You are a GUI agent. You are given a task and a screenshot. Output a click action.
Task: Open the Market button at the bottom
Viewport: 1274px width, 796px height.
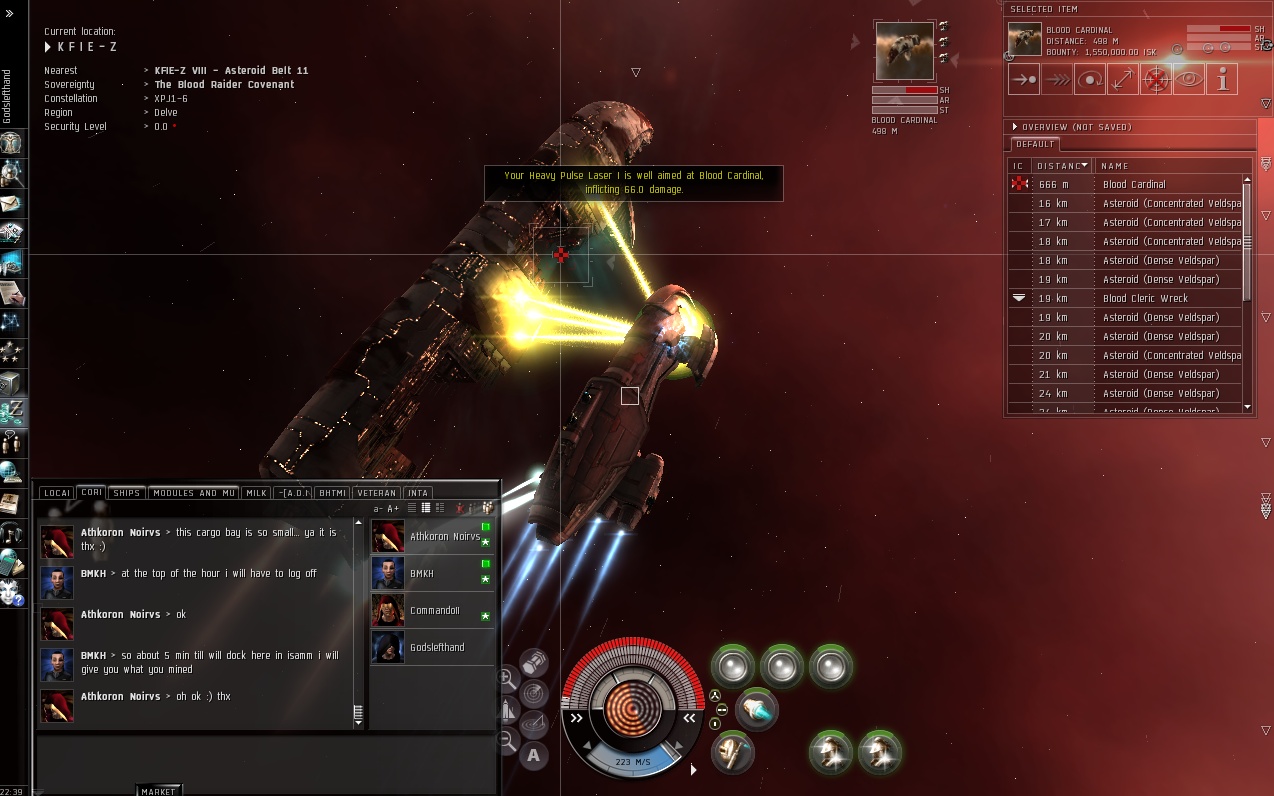point(159,791)
